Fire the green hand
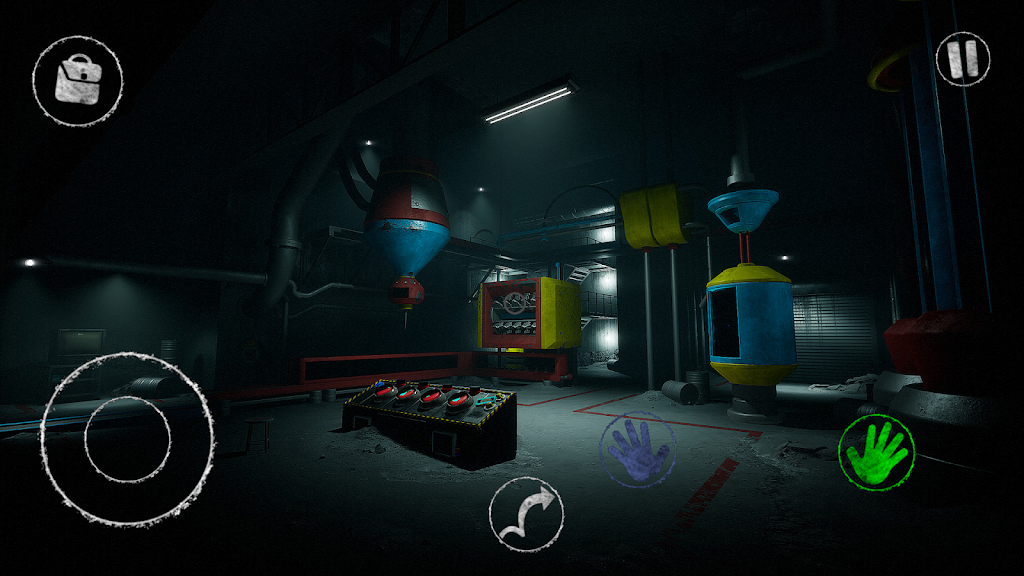The height and width of the screenshot is (576, 1024). pos(876,453)
